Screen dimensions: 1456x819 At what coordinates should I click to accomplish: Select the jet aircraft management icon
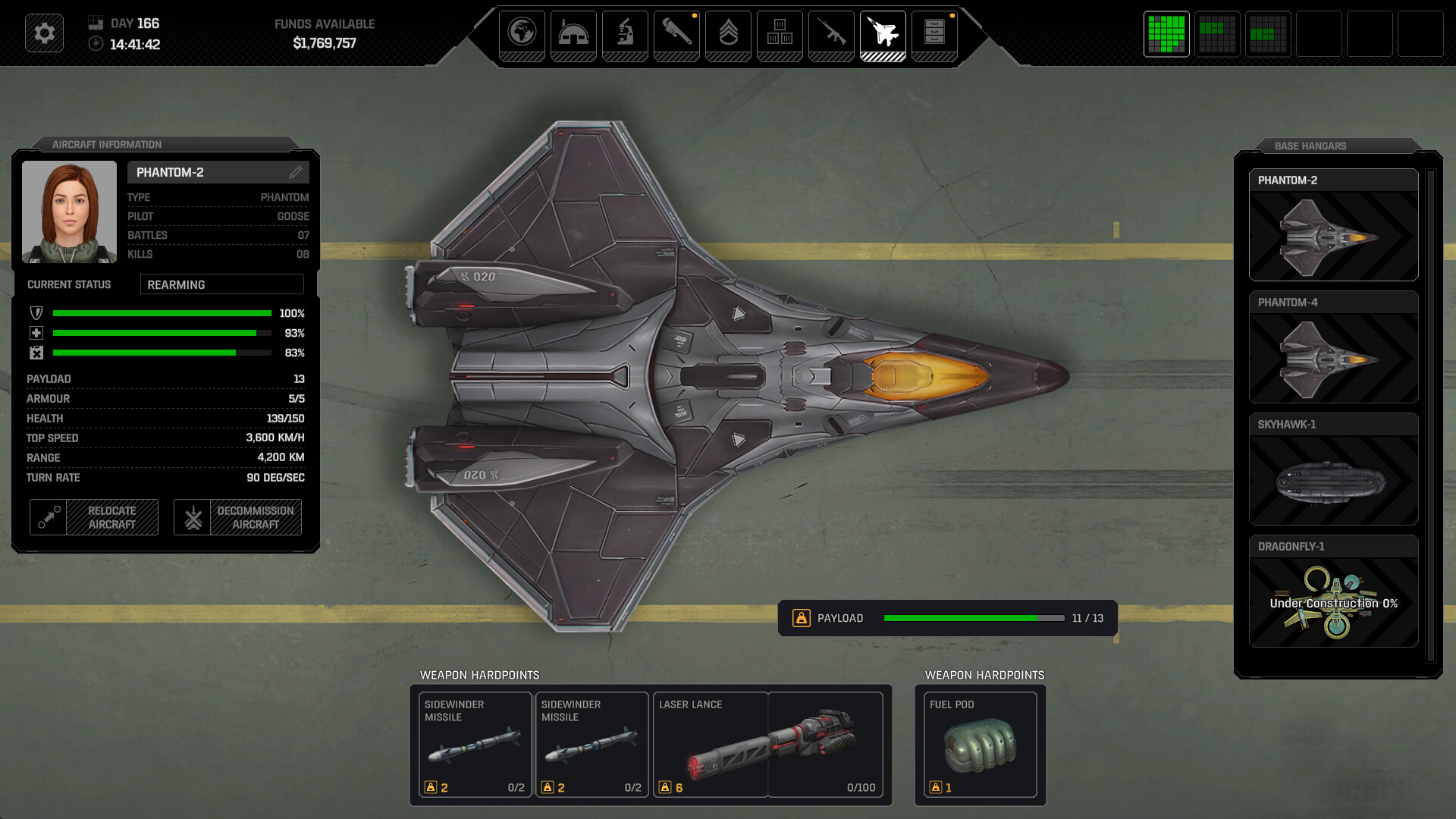pyautogui.click(x=883, y=34)
